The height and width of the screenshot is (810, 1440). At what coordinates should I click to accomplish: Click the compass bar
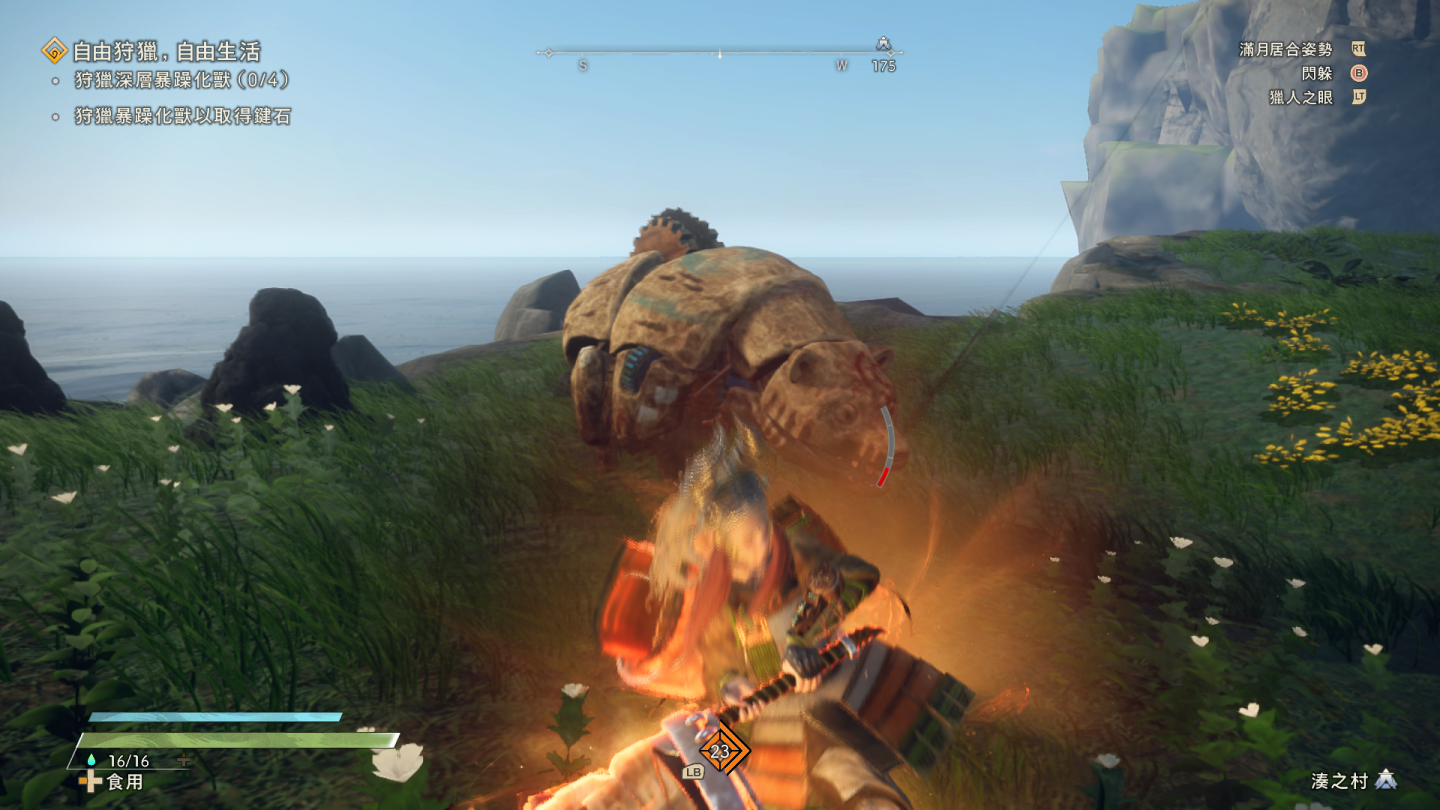[x=718, y=52]
